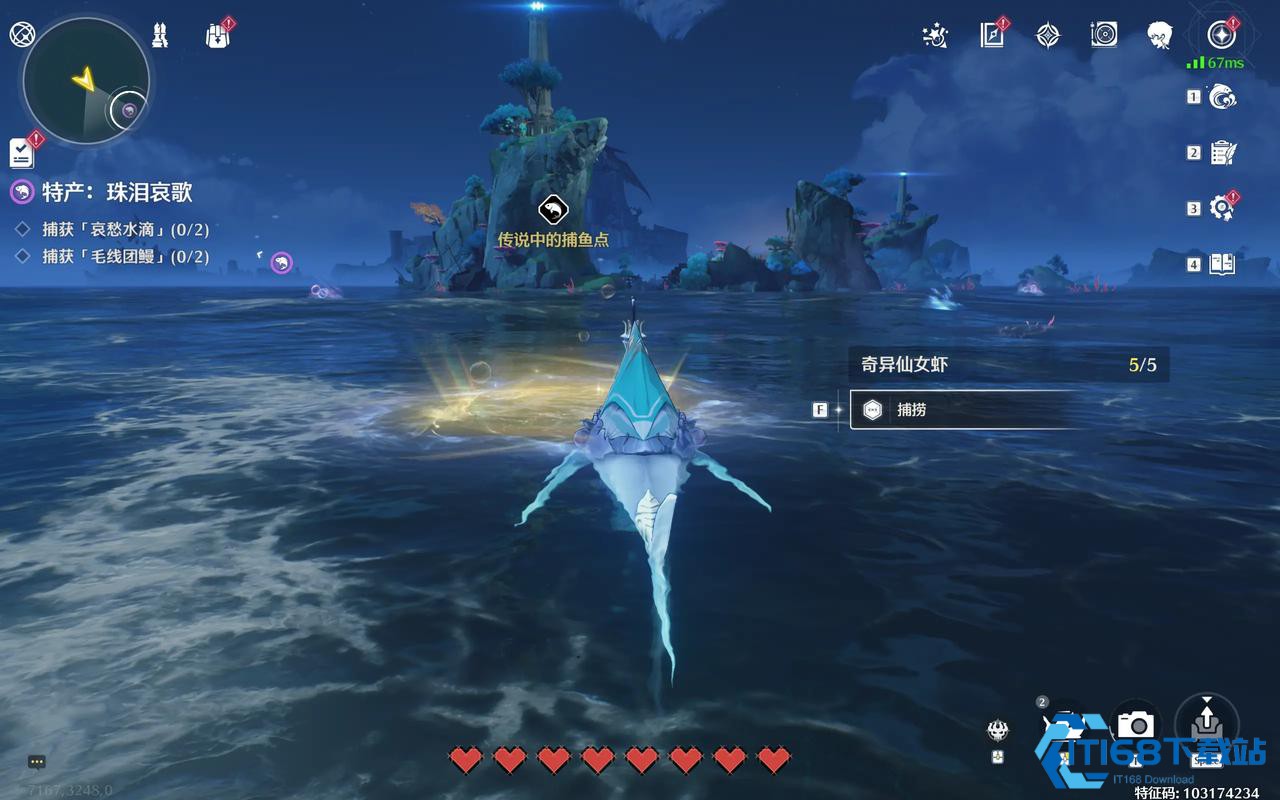Open the character head profile icon
This screenshot has width=1280, height=800.
click(x=1160, y=35)
